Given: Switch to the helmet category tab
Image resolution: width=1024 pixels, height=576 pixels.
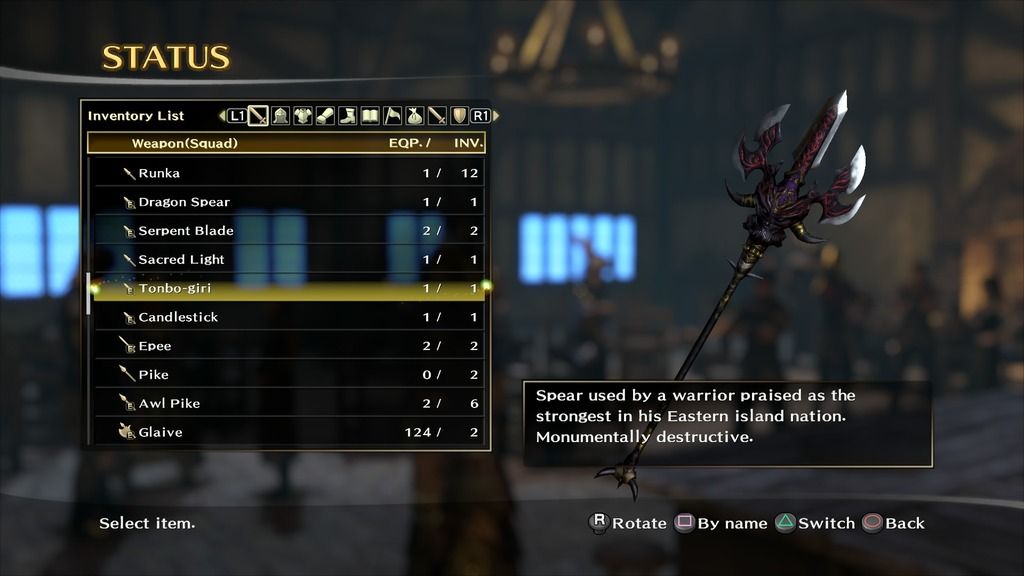Looking at the screenshot, I should 281,116.
